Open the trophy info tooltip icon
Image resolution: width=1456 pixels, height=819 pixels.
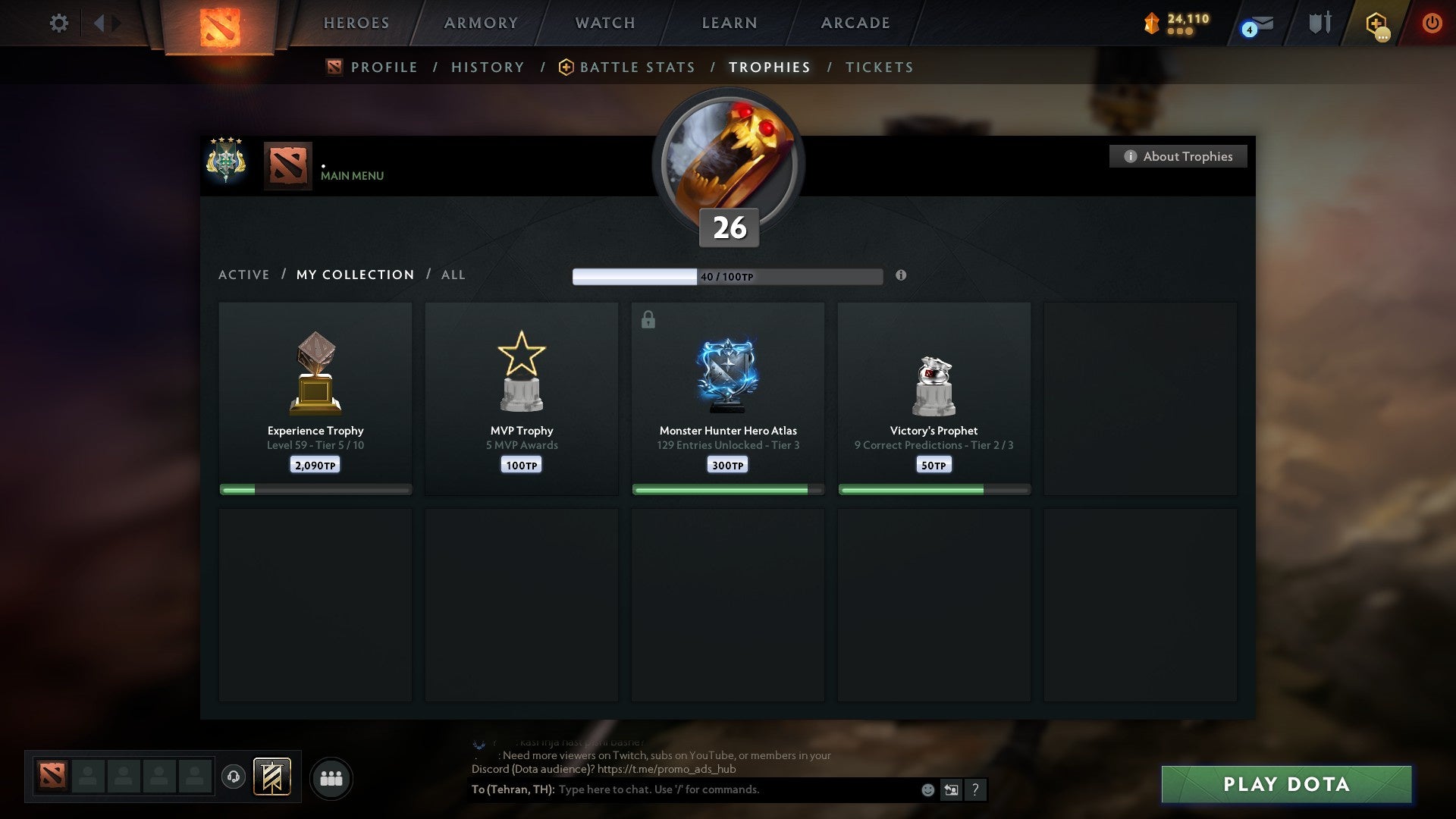point(901,276)
